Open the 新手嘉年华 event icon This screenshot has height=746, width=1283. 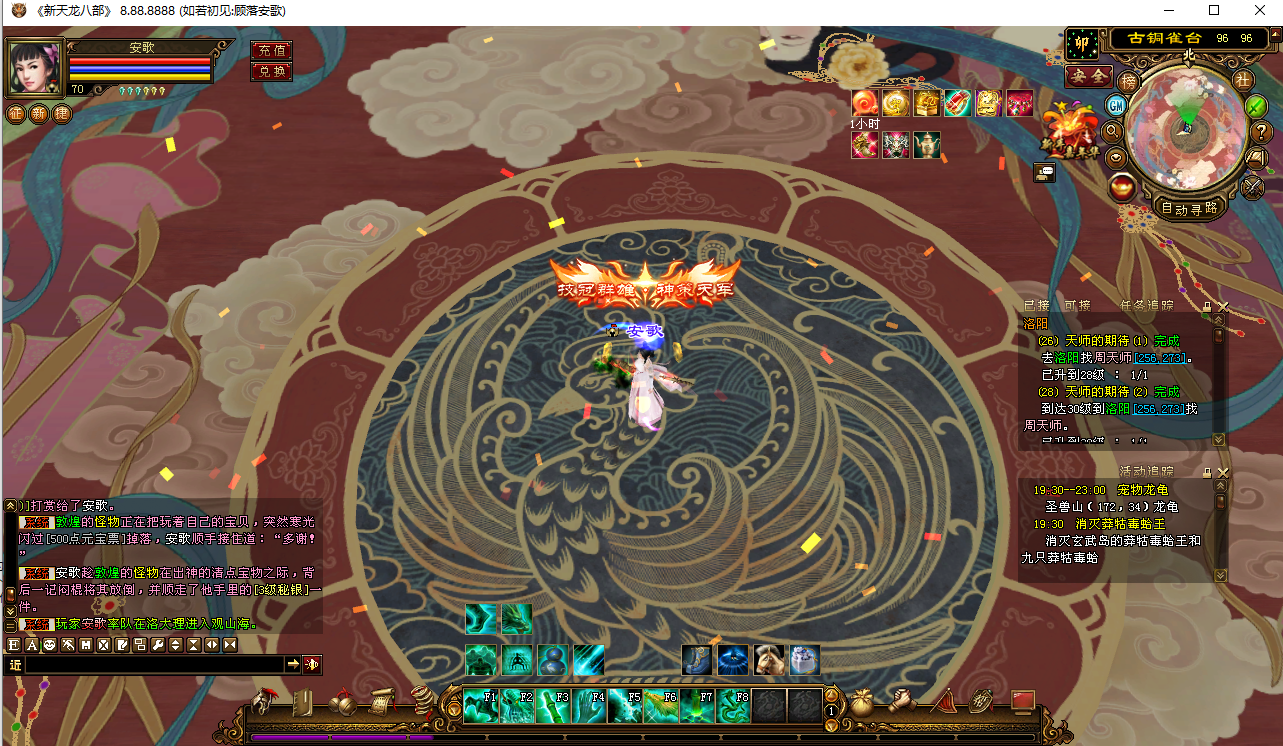tap(1069, 132)
